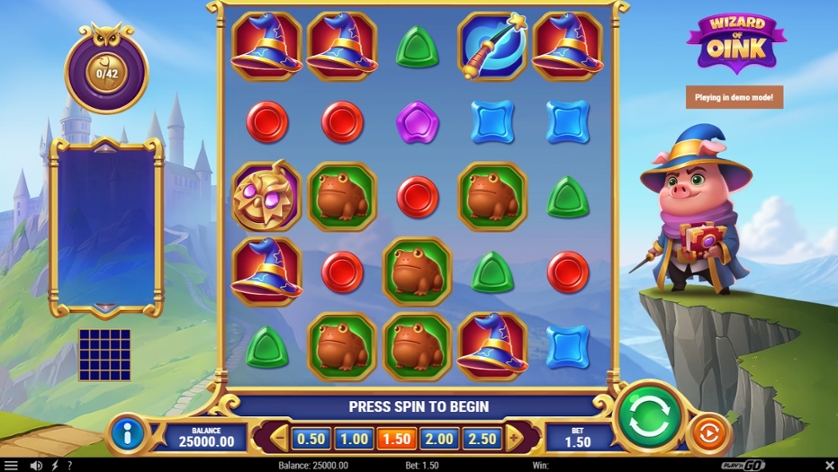
Task: Open the autoplay options
Action: [x=706, y=434]
